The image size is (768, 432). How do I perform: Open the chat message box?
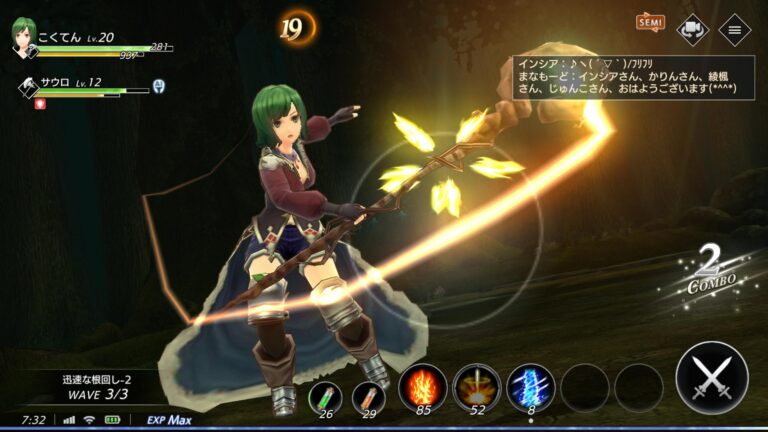[629, 76]
